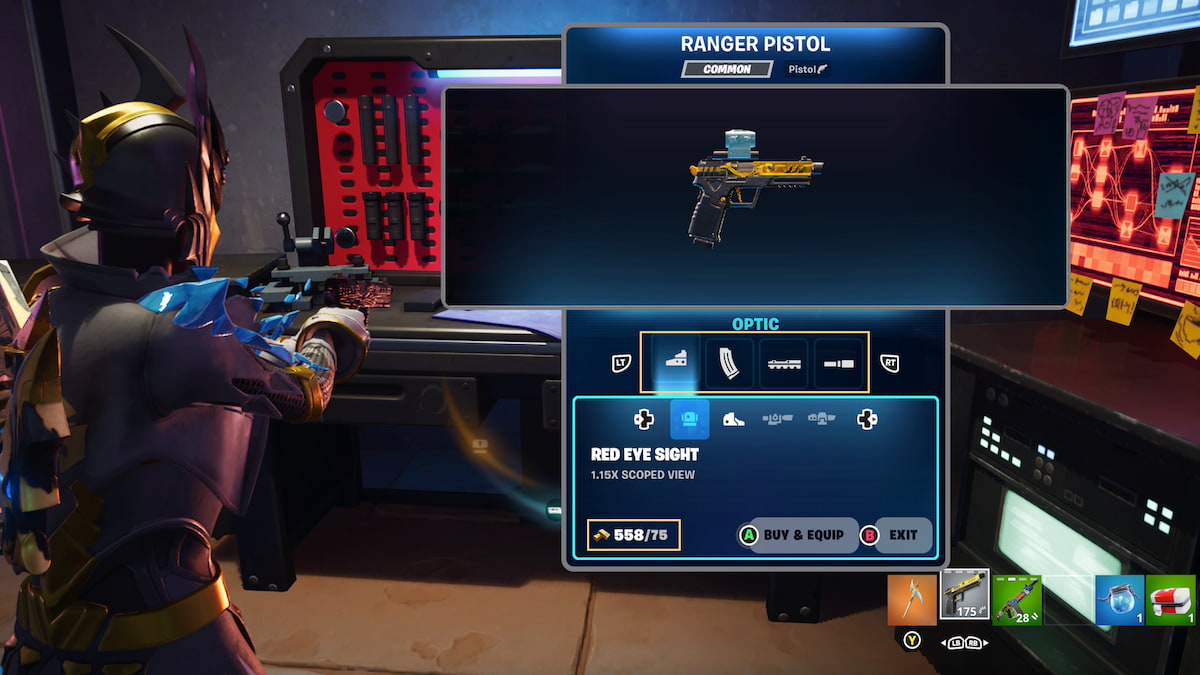The image size is (1200, 675).
Task: Pick the white angular holo sight optic
Action: [734, 419]
